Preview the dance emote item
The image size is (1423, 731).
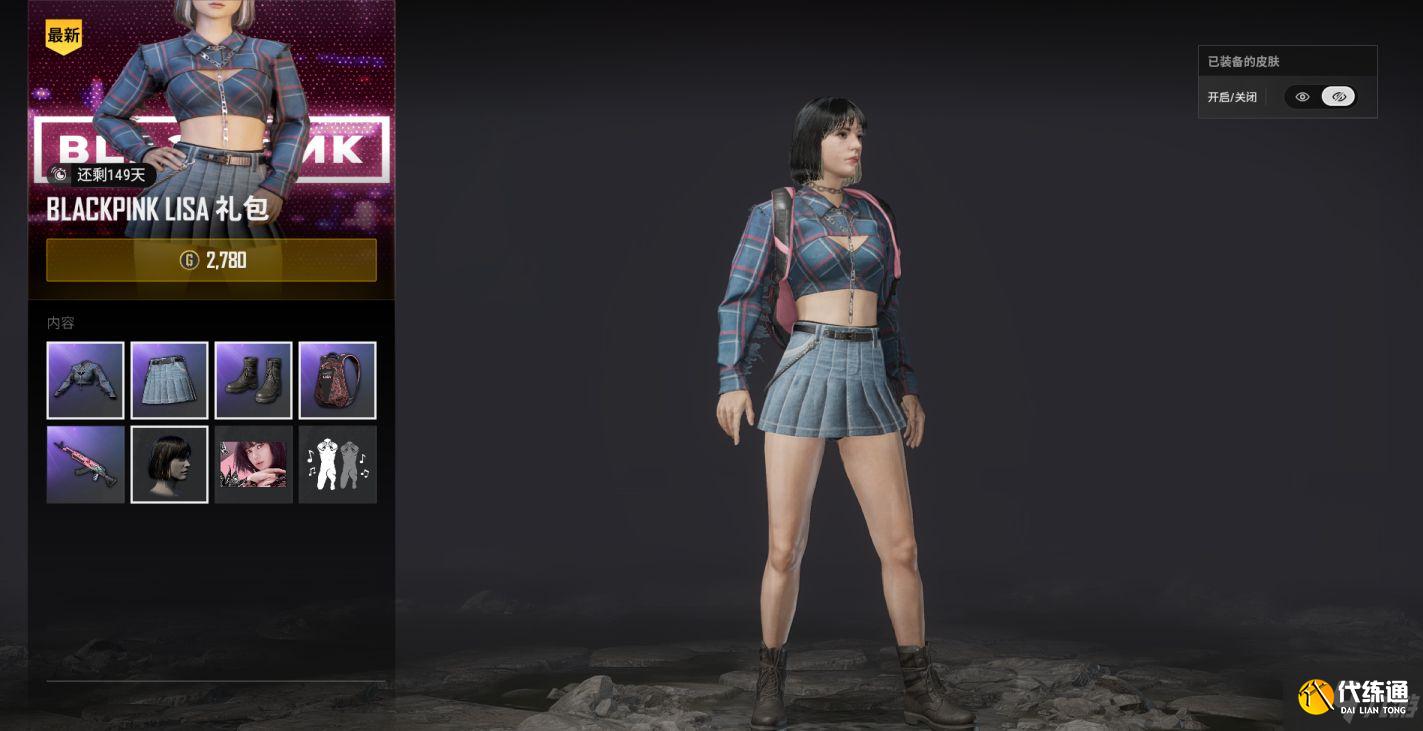click(337, 464)
